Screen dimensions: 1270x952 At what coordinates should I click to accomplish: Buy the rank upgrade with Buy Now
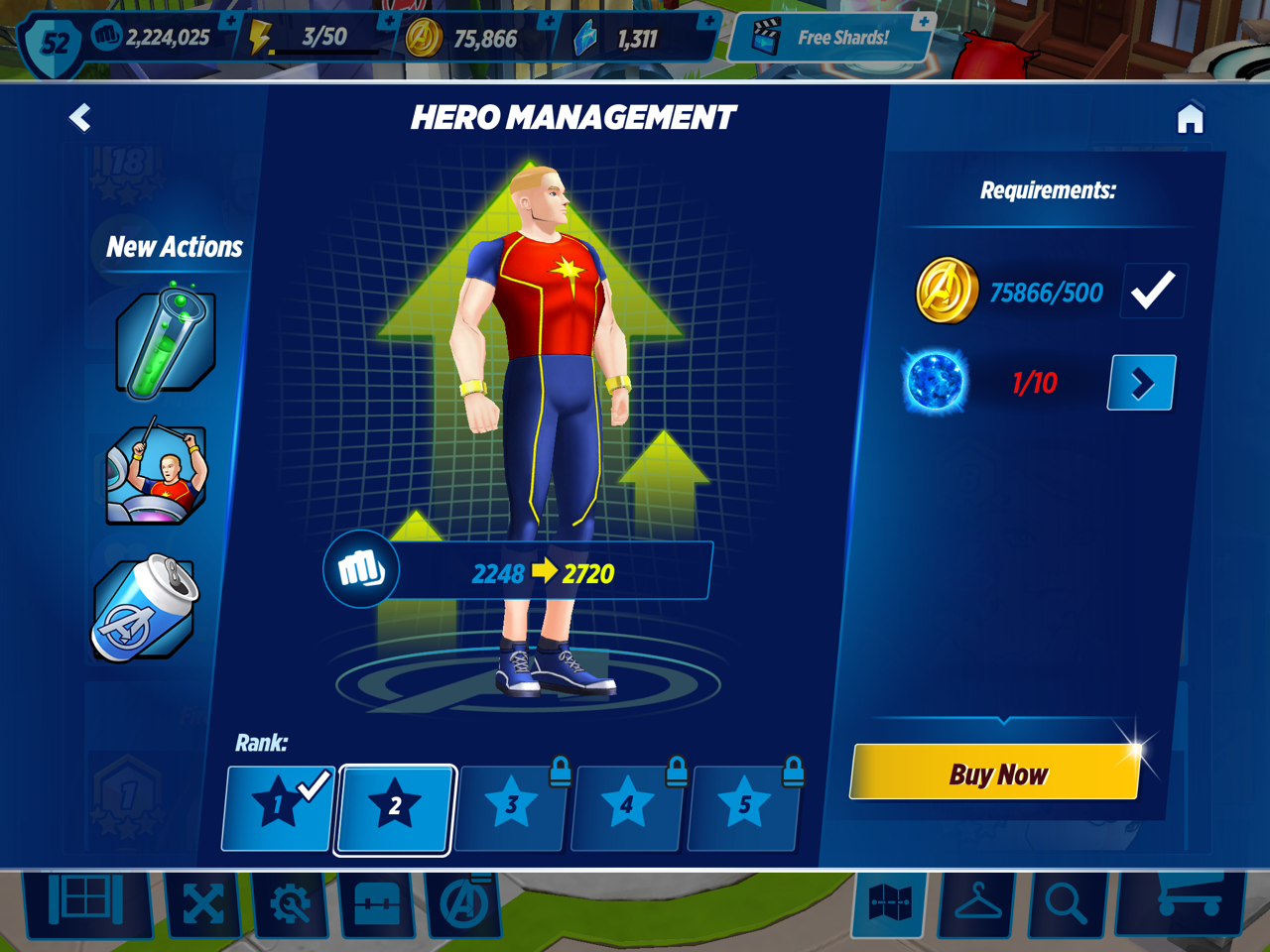tap(995, 773)
